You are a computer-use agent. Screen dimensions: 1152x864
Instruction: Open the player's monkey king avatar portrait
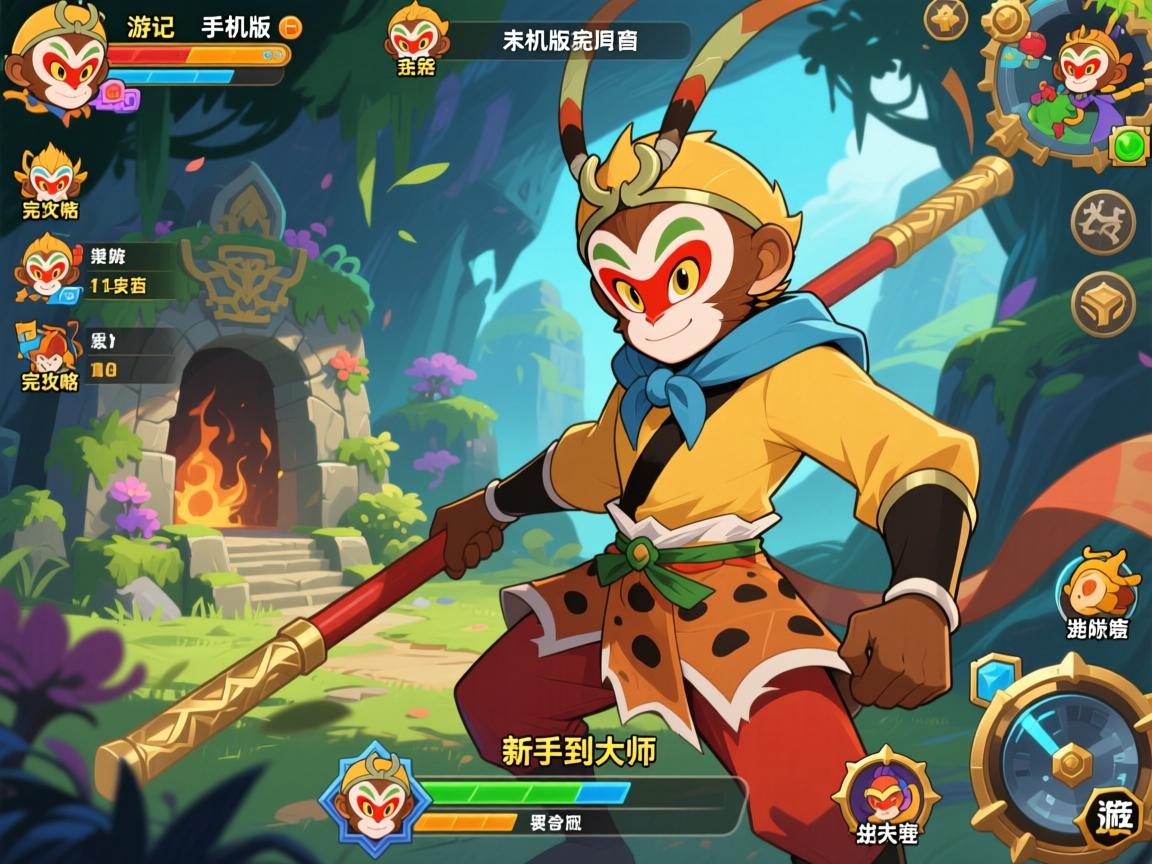[57, 59]
